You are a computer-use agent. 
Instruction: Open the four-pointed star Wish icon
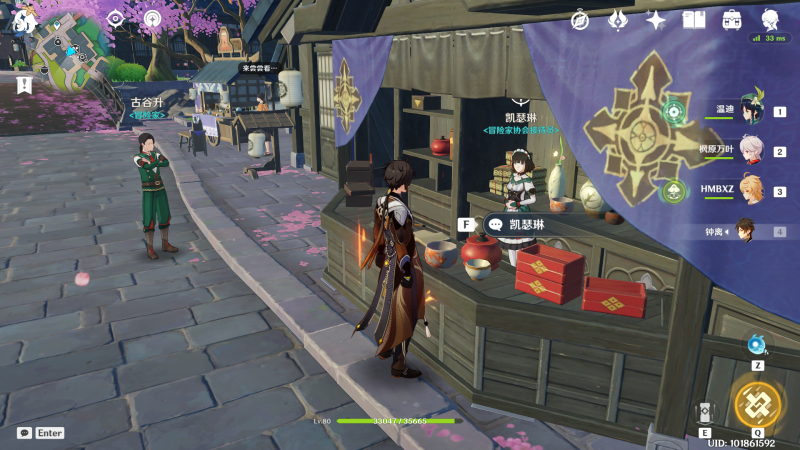pos(656,19)
